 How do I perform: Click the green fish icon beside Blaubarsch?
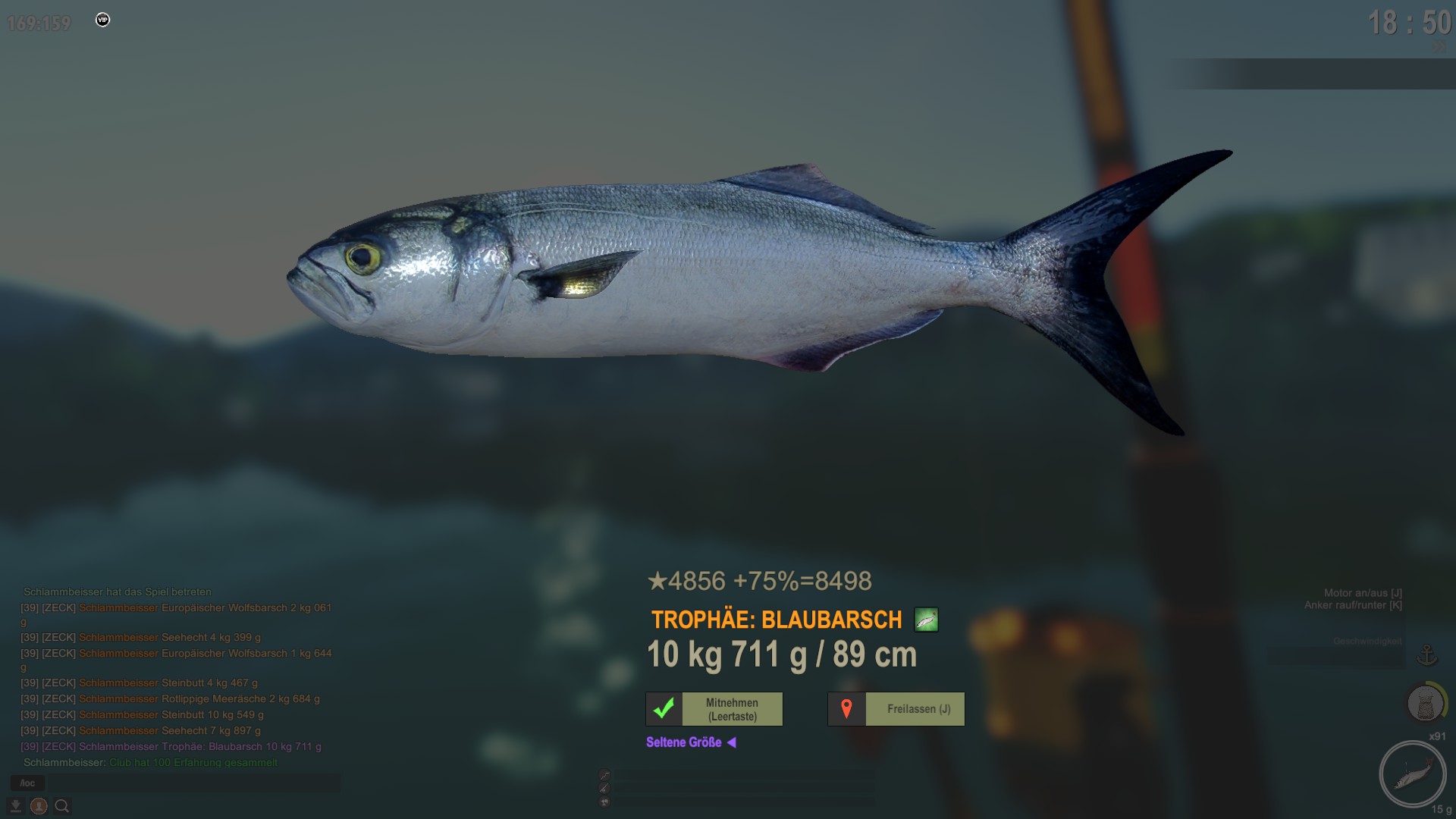926,620
